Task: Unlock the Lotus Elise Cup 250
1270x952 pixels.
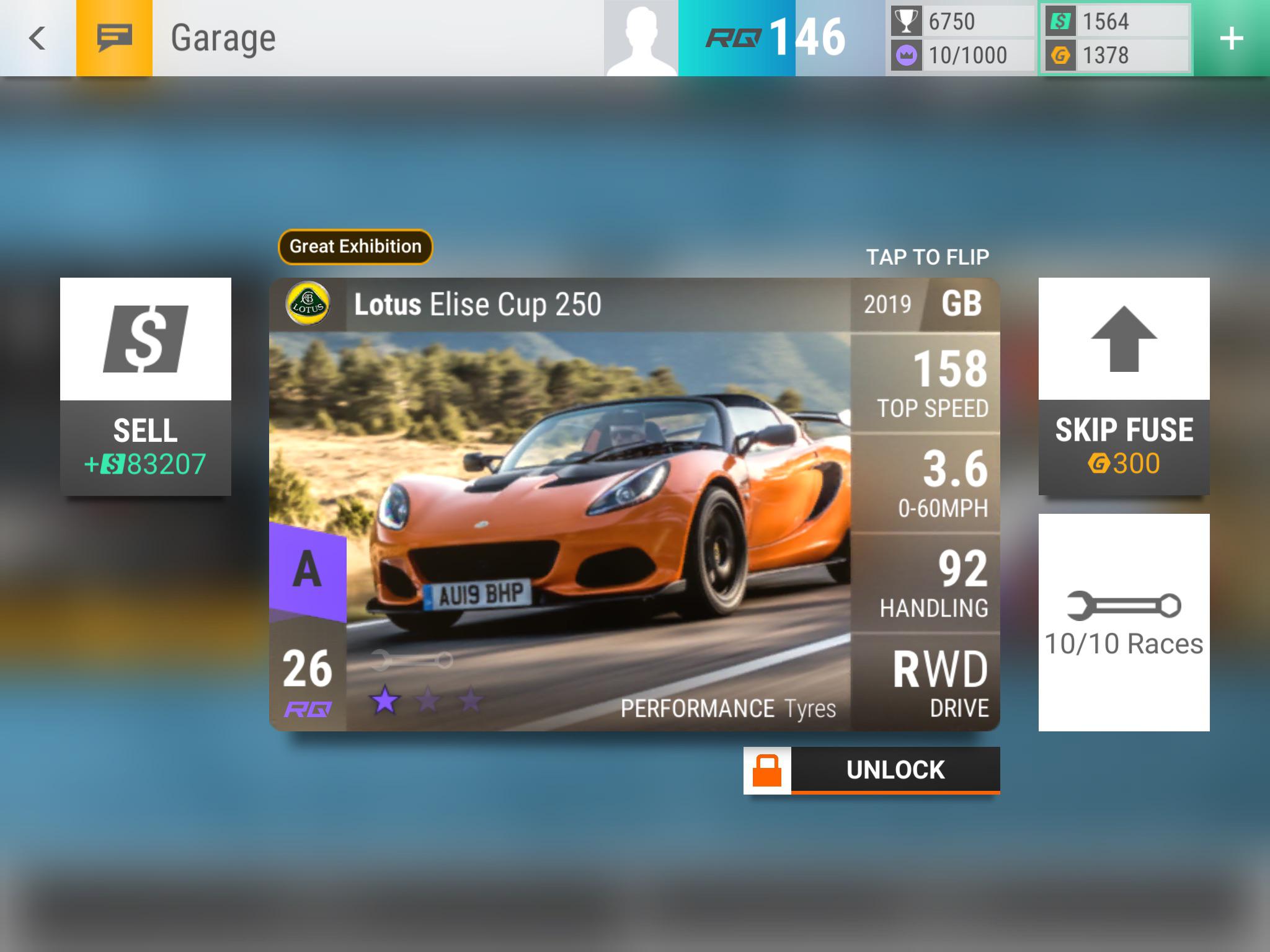Action: [x=871, y=770]
